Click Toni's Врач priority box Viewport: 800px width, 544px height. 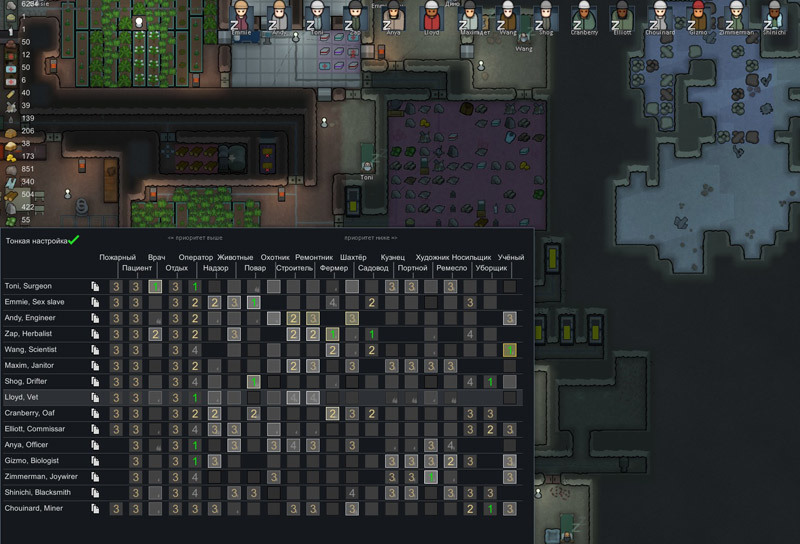click(x=156, y=287)
